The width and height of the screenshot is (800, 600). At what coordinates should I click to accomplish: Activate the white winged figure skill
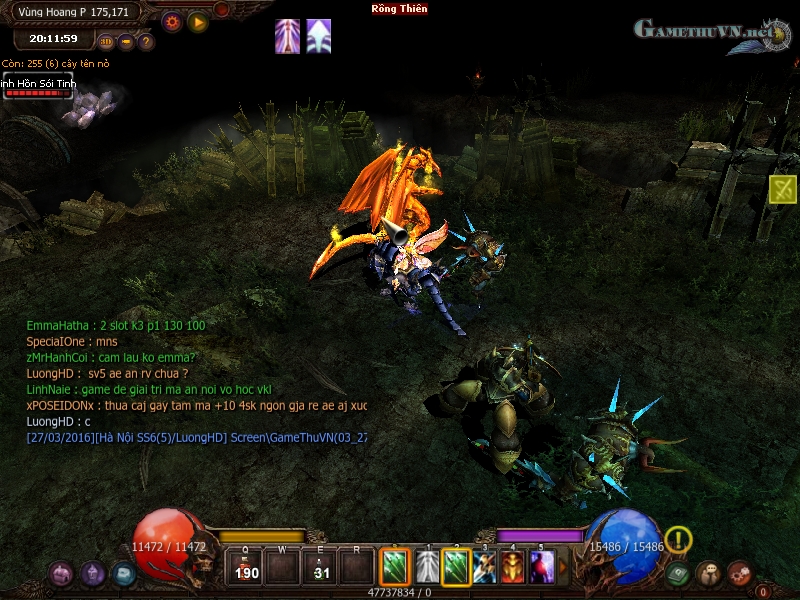coord(427,567)
